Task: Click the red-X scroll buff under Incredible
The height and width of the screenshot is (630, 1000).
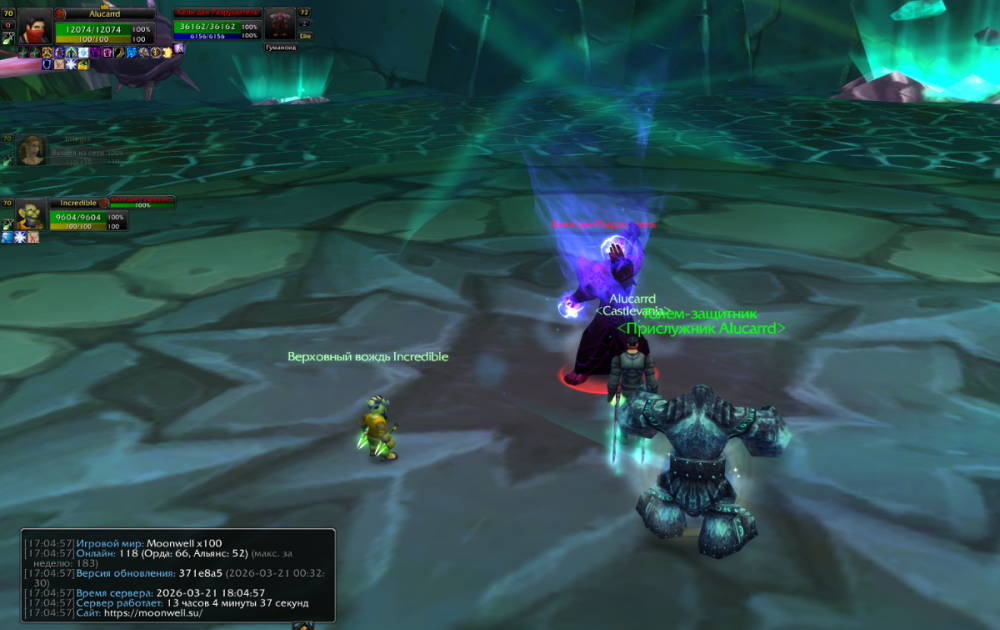Action: 33,238
